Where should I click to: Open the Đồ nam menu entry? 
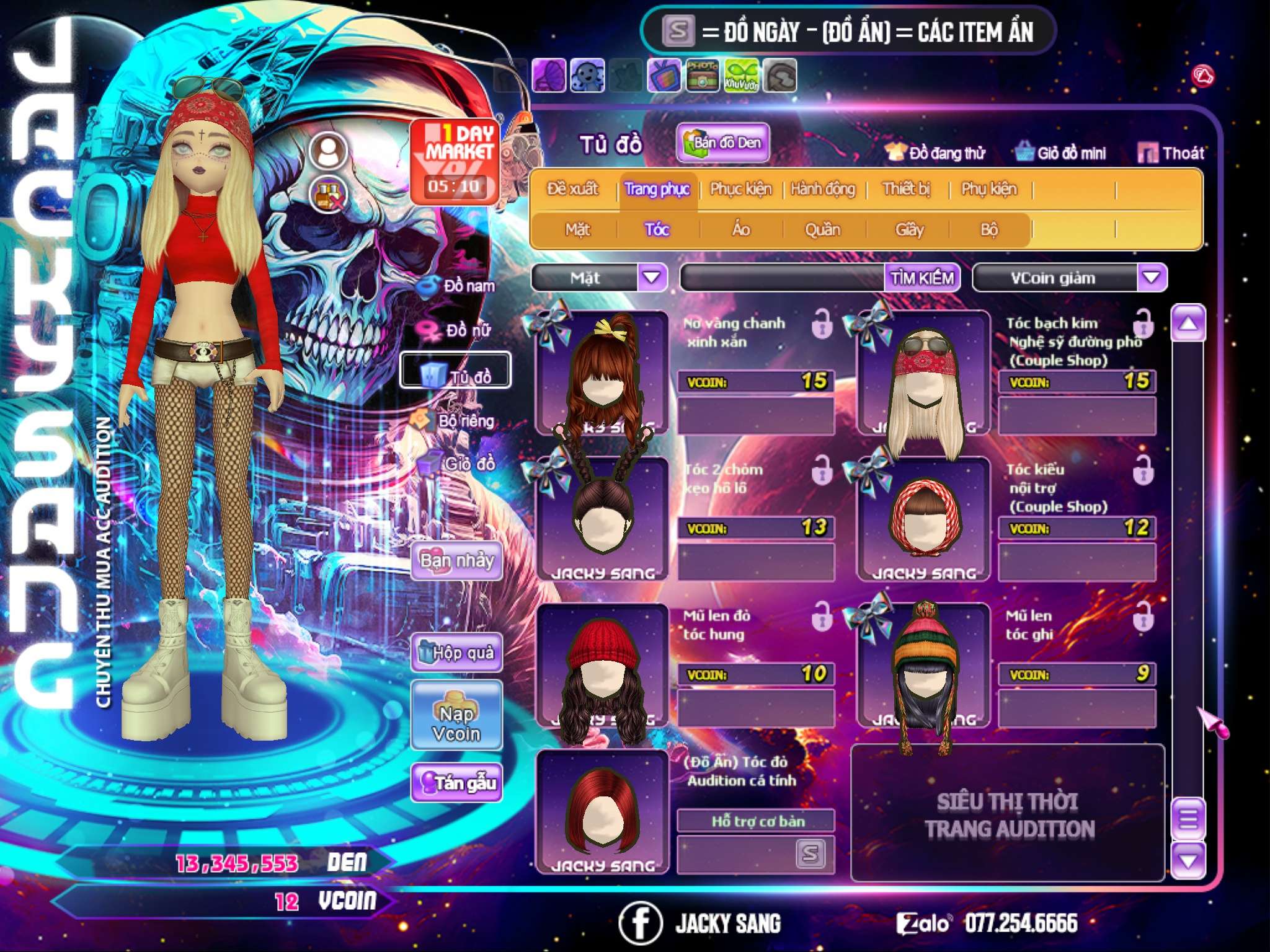[x=459, y=286]
